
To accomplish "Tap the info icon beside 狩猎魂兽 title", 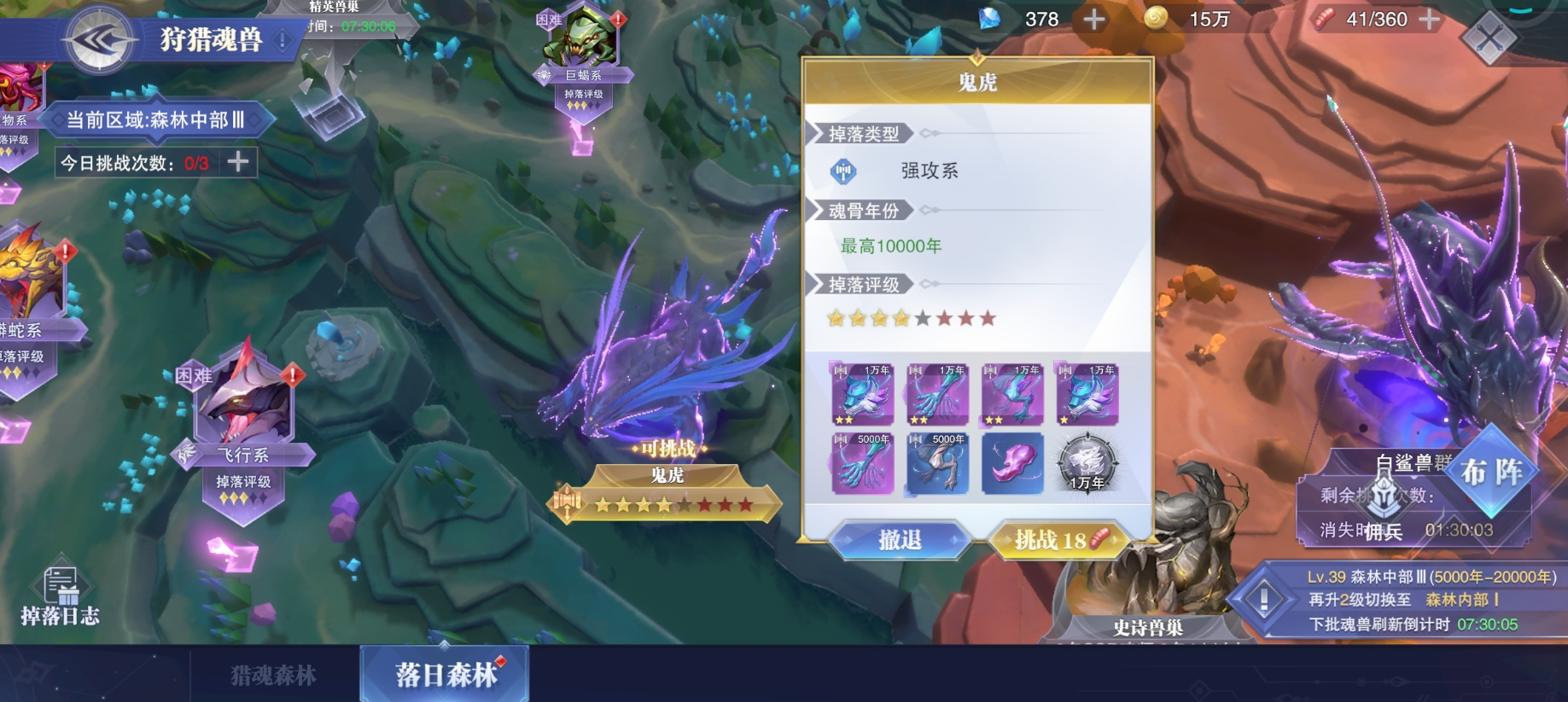I will pos(283,39).
